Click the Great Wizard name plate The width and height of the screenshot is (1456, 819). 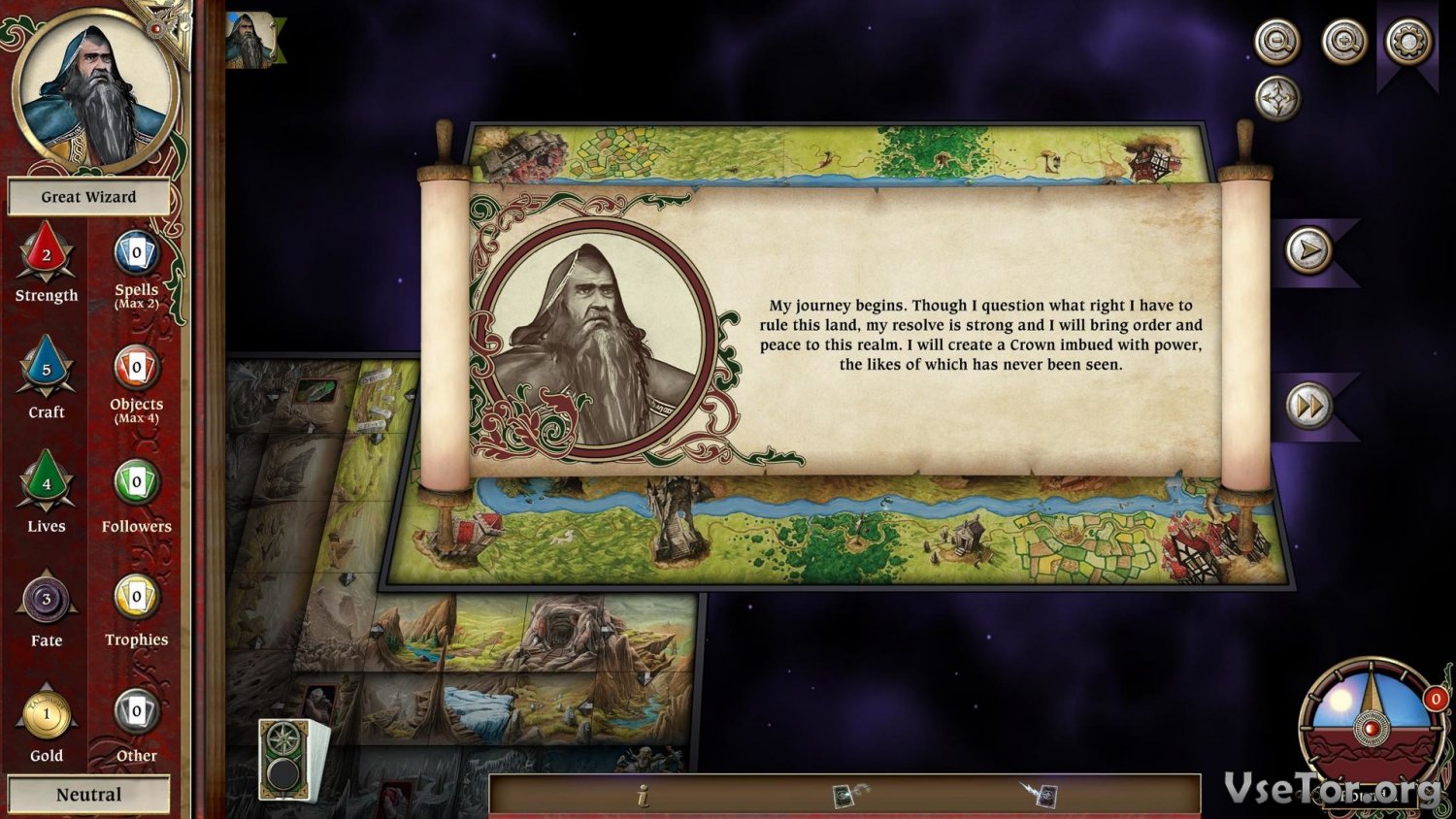pos(88,197)
